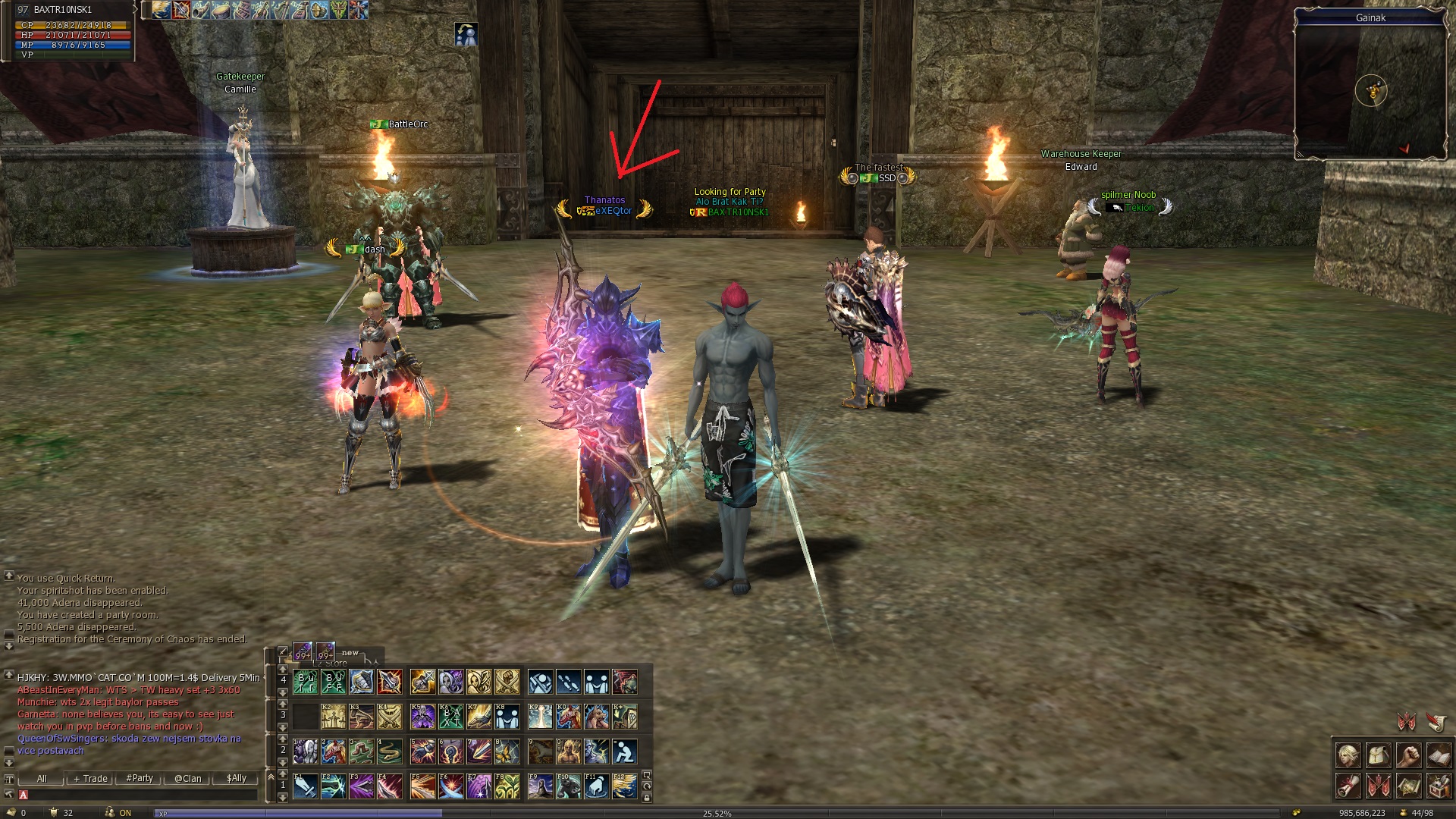Open the actions fist icon
Image resolution: width=1456 pixels, height=819 pixels.
click(1408, 756)
